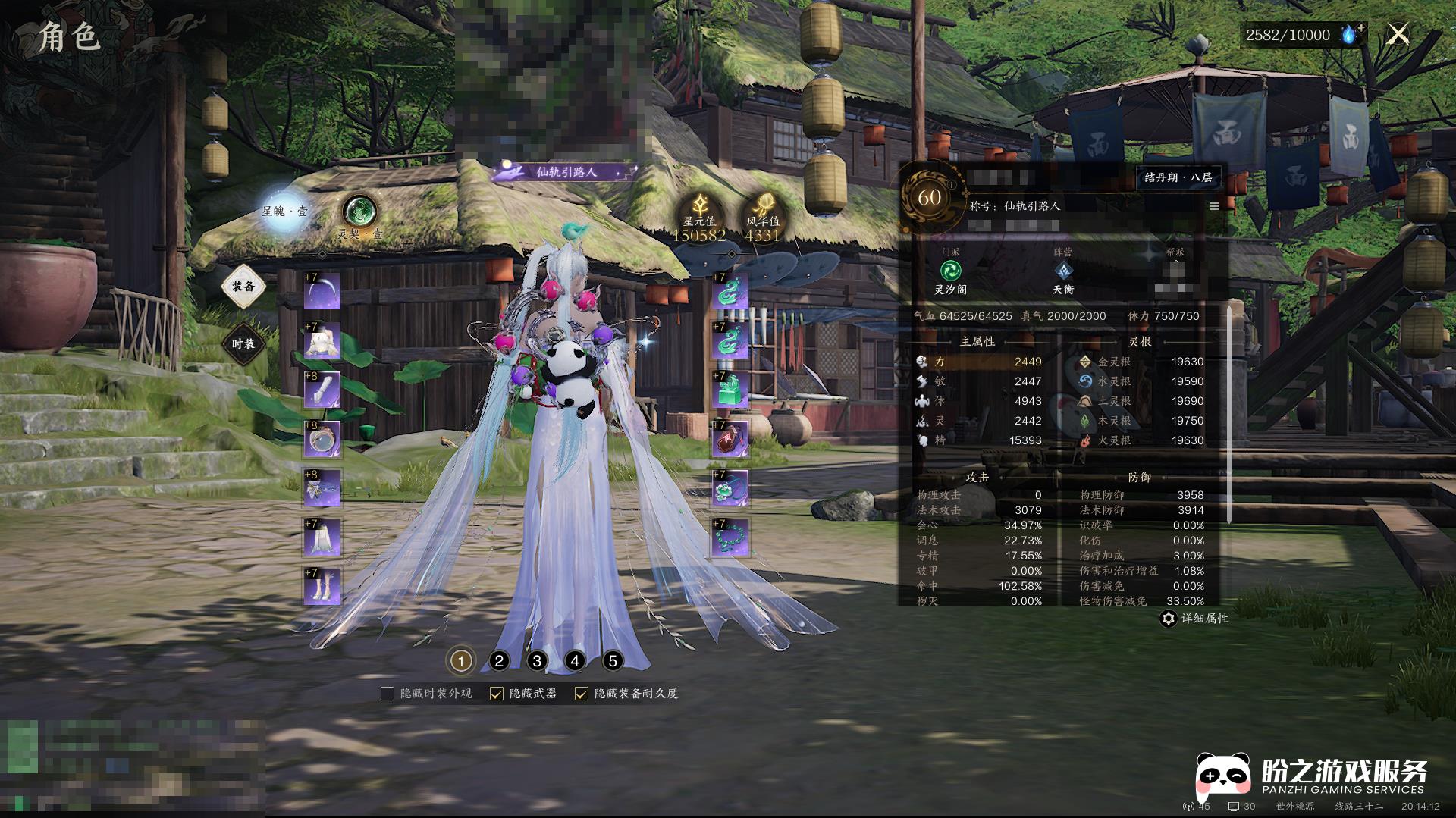
Task: Open 详细属性 detailed attributes
Action: (1195, 619)
